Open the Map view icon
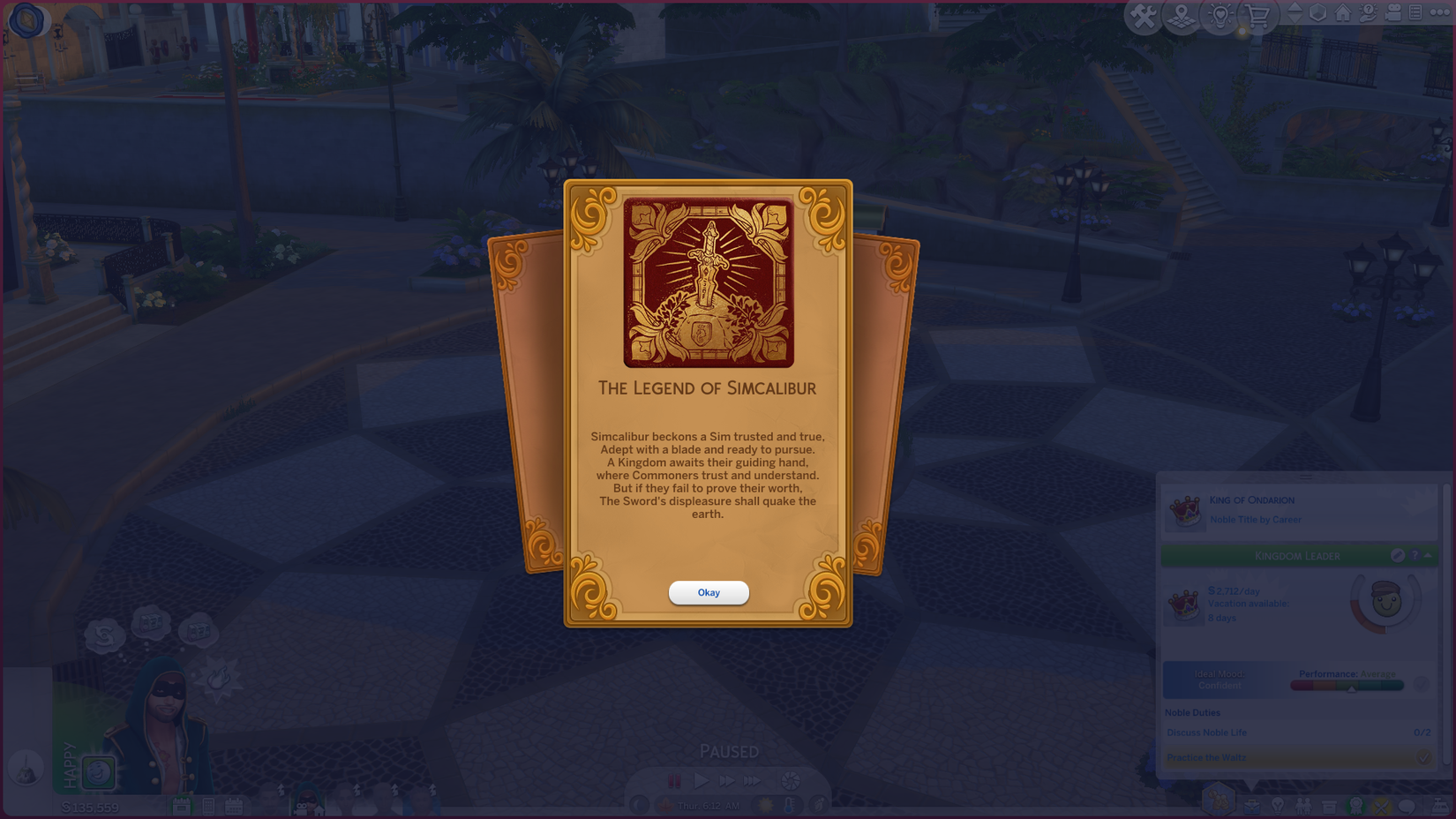 pos(1182,15)
